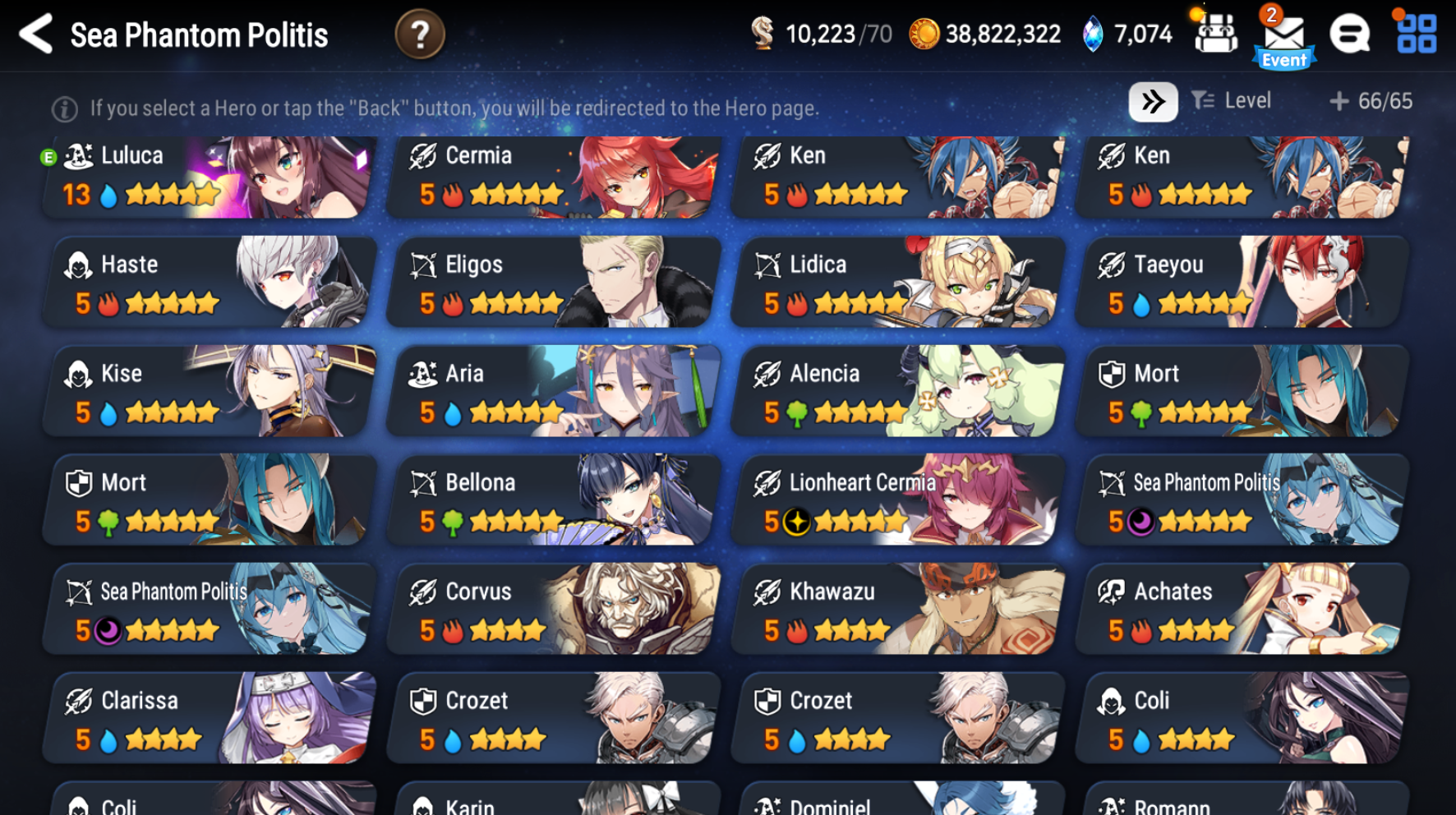Image resolution: width=1456 pixels, height=815 pixels.
Task: Select the Lionheart Cermia hero card
Action: [895, 500]
